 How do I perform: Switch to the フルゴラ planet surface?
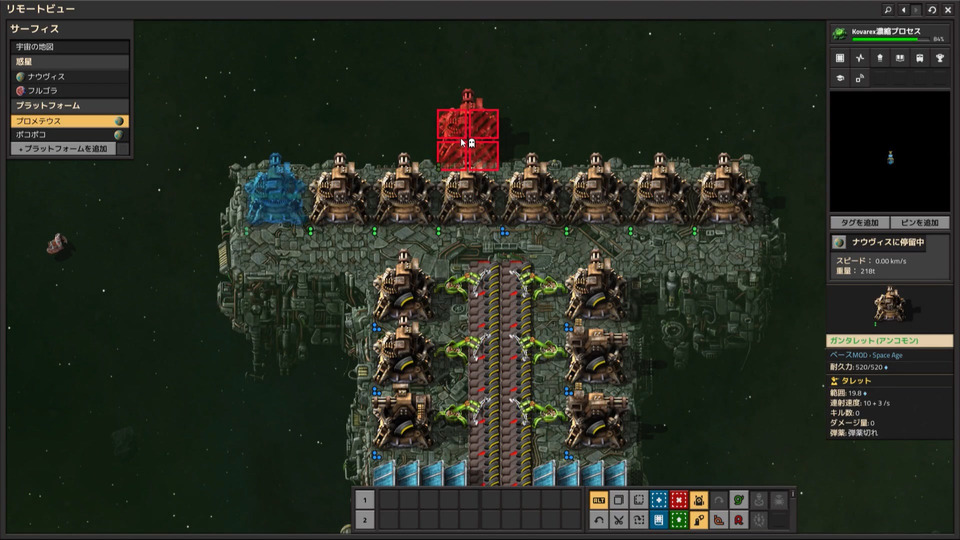click(70, 90)
